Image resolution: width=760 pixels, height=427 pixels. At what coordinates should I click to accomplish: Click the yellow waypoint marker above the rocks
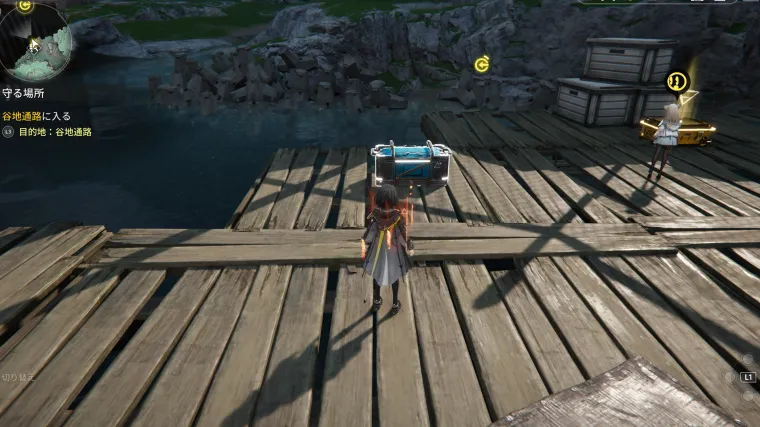(482, 65)
